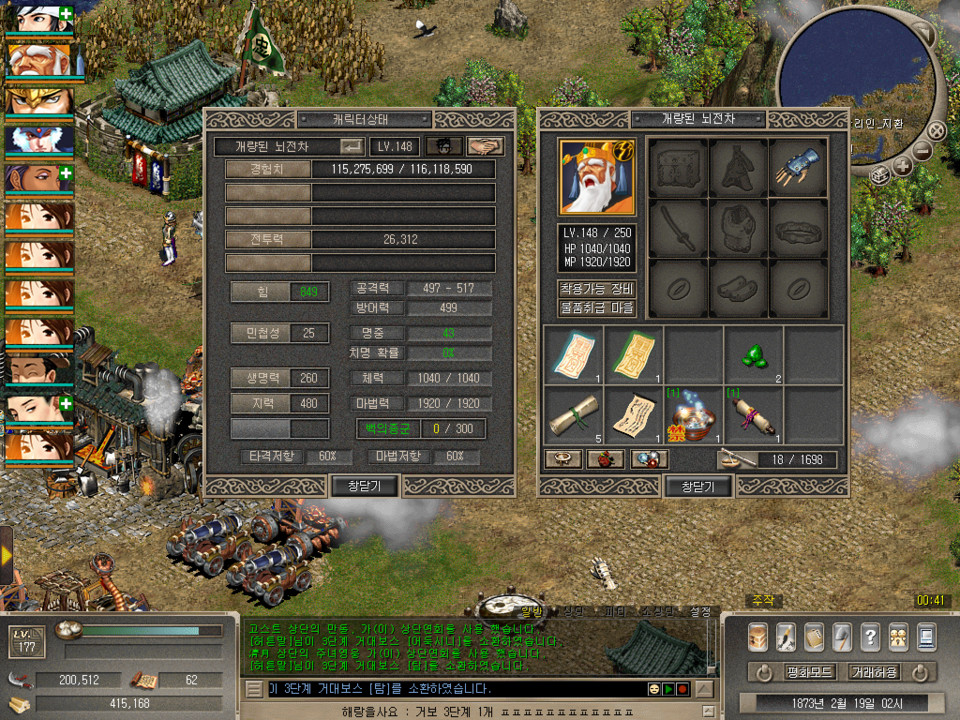Select the white-bearded elder party portrait
Screen dimensions: 960x720
click(x=38, y=61)
